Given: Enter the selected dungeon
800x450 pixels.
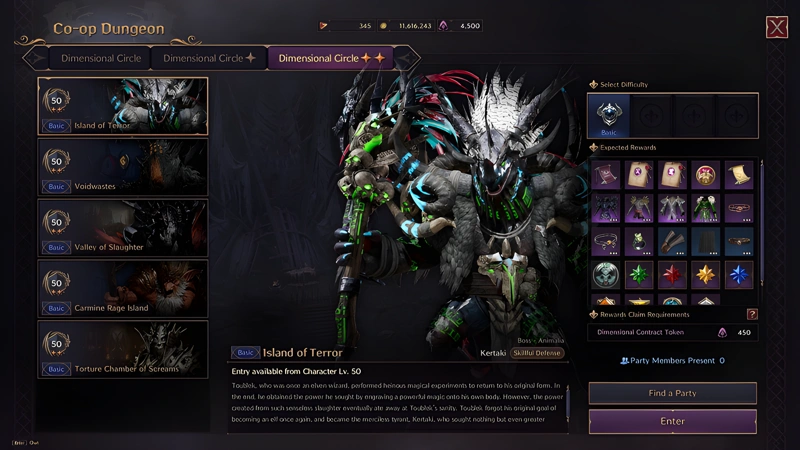Looking at the screenshot, I should coord(672,421).
